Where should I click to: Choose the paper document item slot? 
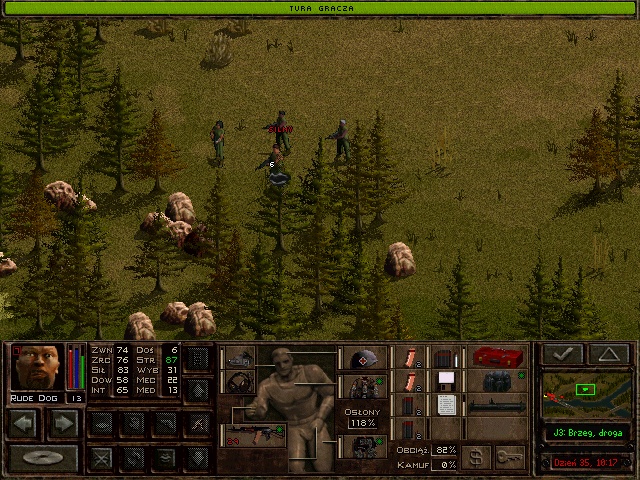pyautogui.click(x=445, y=404)
